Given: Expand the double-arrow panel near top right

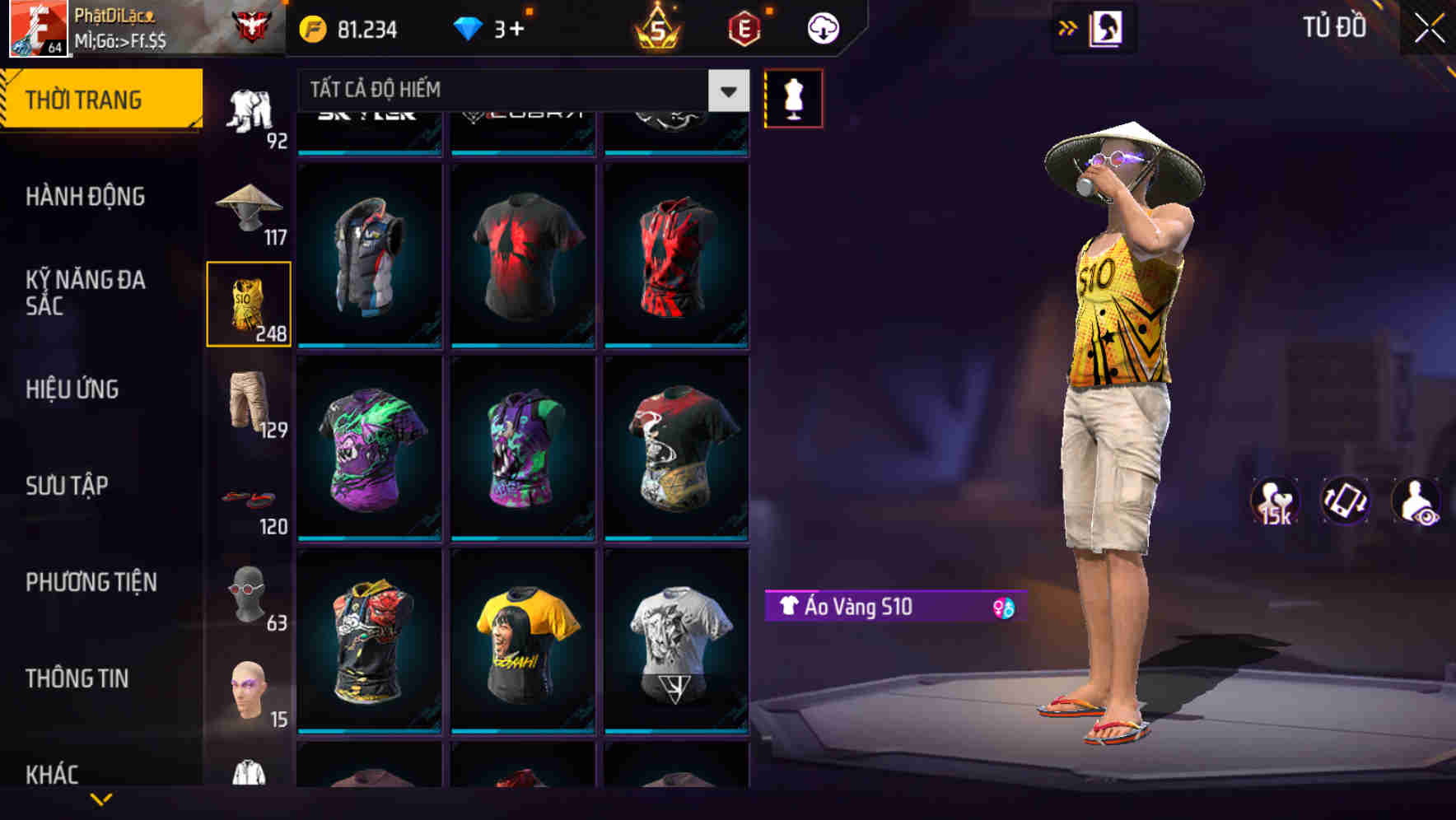Looking at the screenshot, I should coord(1068,27).
